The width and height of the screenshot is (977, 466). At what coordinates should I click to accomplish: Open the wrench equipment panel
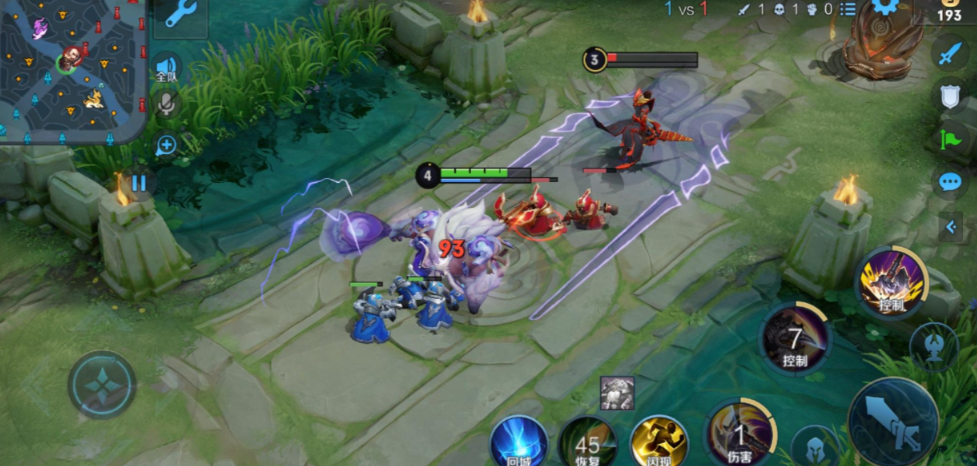point(180,14)
